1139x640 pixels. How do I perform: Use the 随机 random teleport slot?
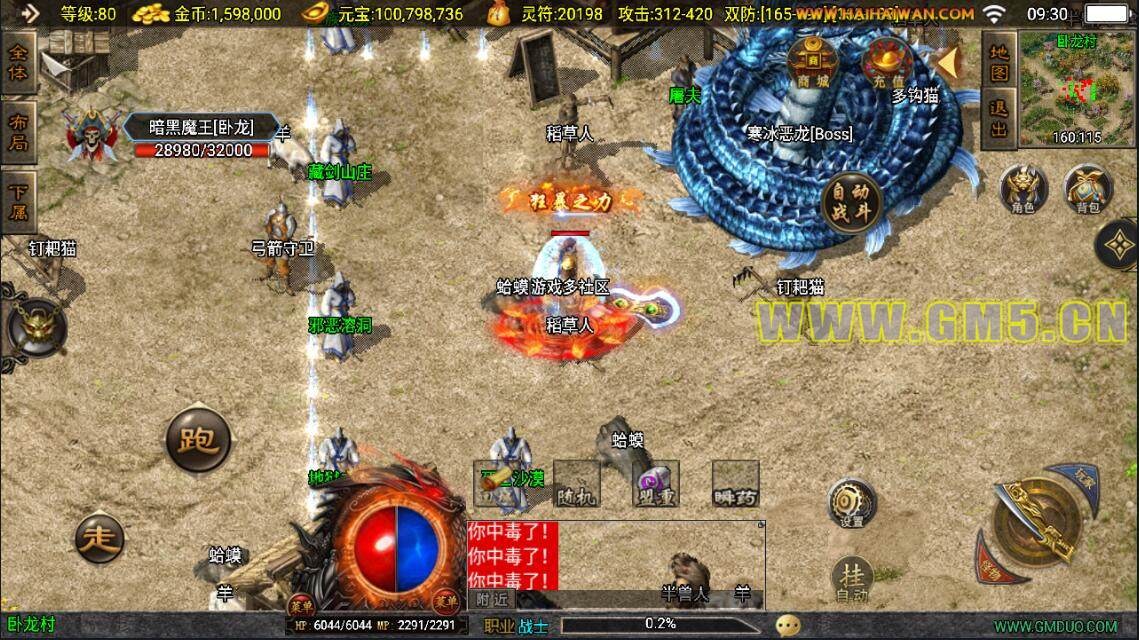point(577,484)
